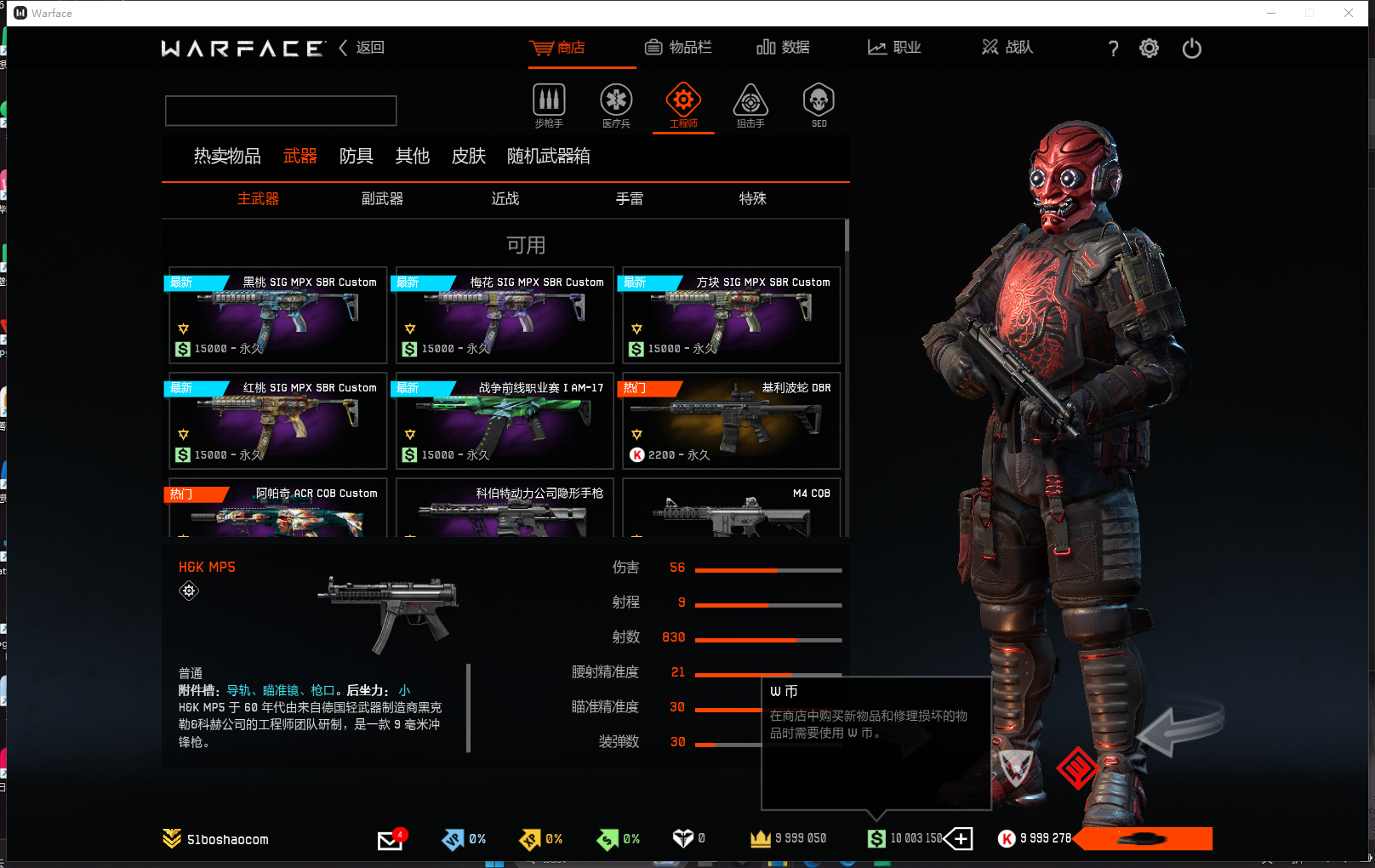Select the 步枪手 rifleman class

coord(549,106)
